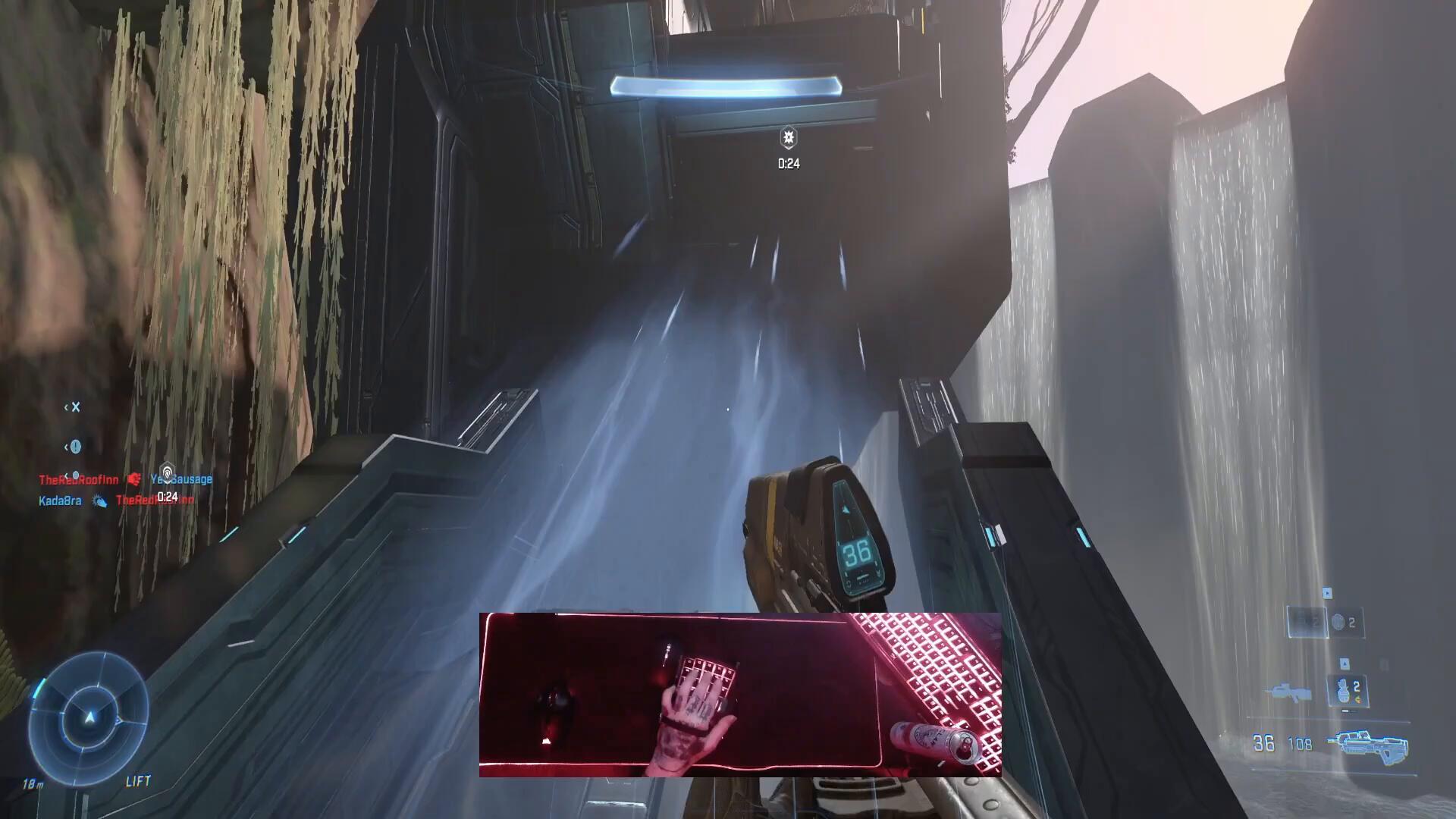Expand the chevron beside the X marker
Viewport: 1456px width, 819px height.
66,407
